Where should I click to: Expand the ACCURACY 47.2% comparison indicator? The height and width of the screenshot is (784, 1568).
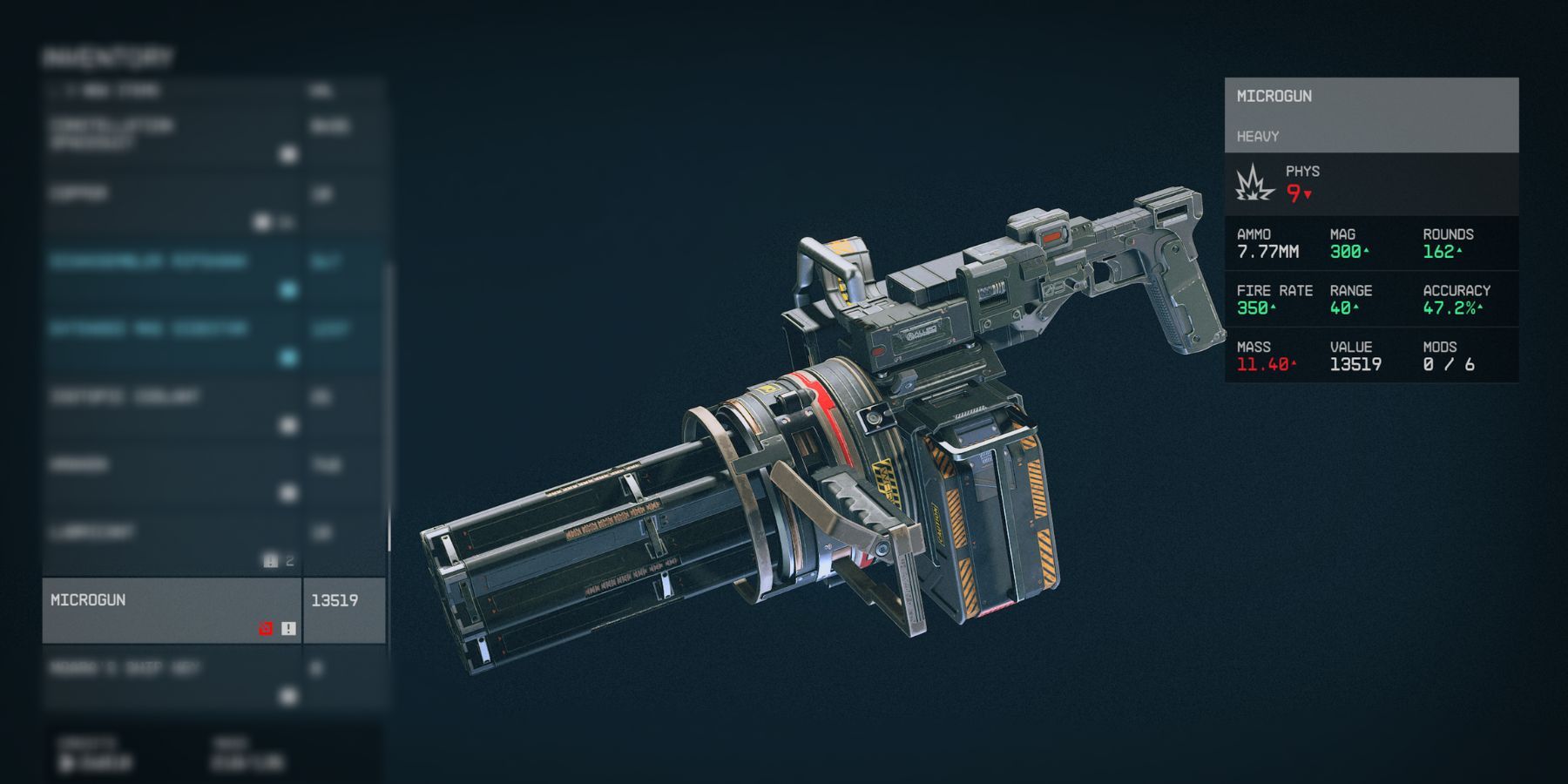(1480, 308)
